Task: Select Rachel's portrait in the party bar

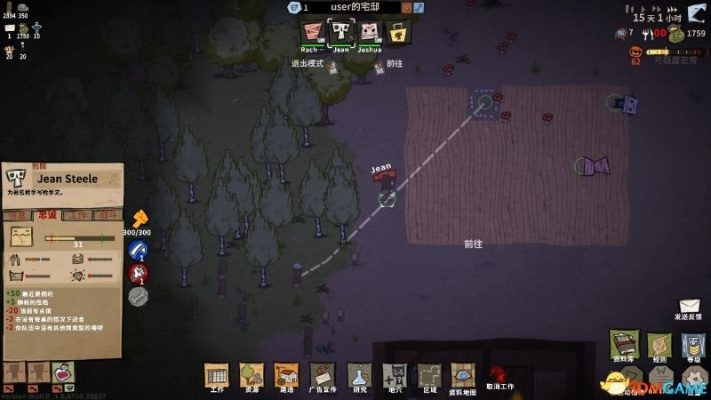Action: pyautogui.click(x=312, y=32)
